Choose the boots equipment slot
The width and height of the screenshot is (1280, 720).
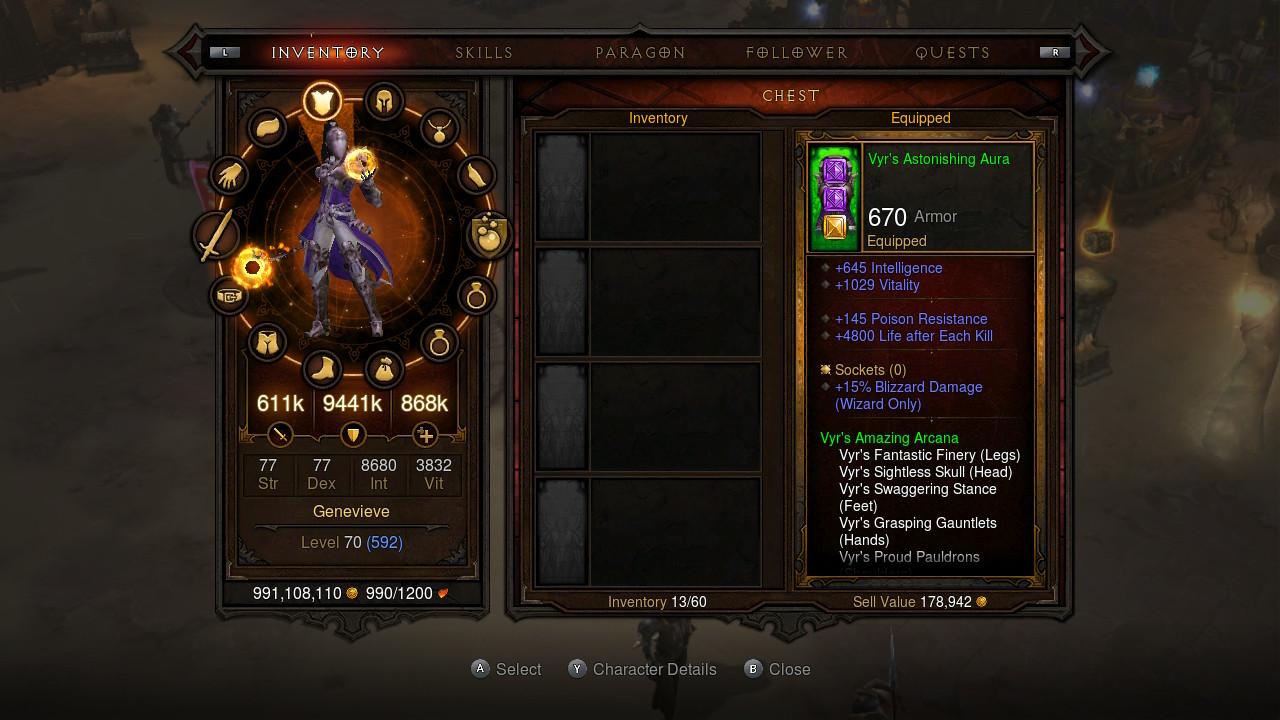(322, 370)
